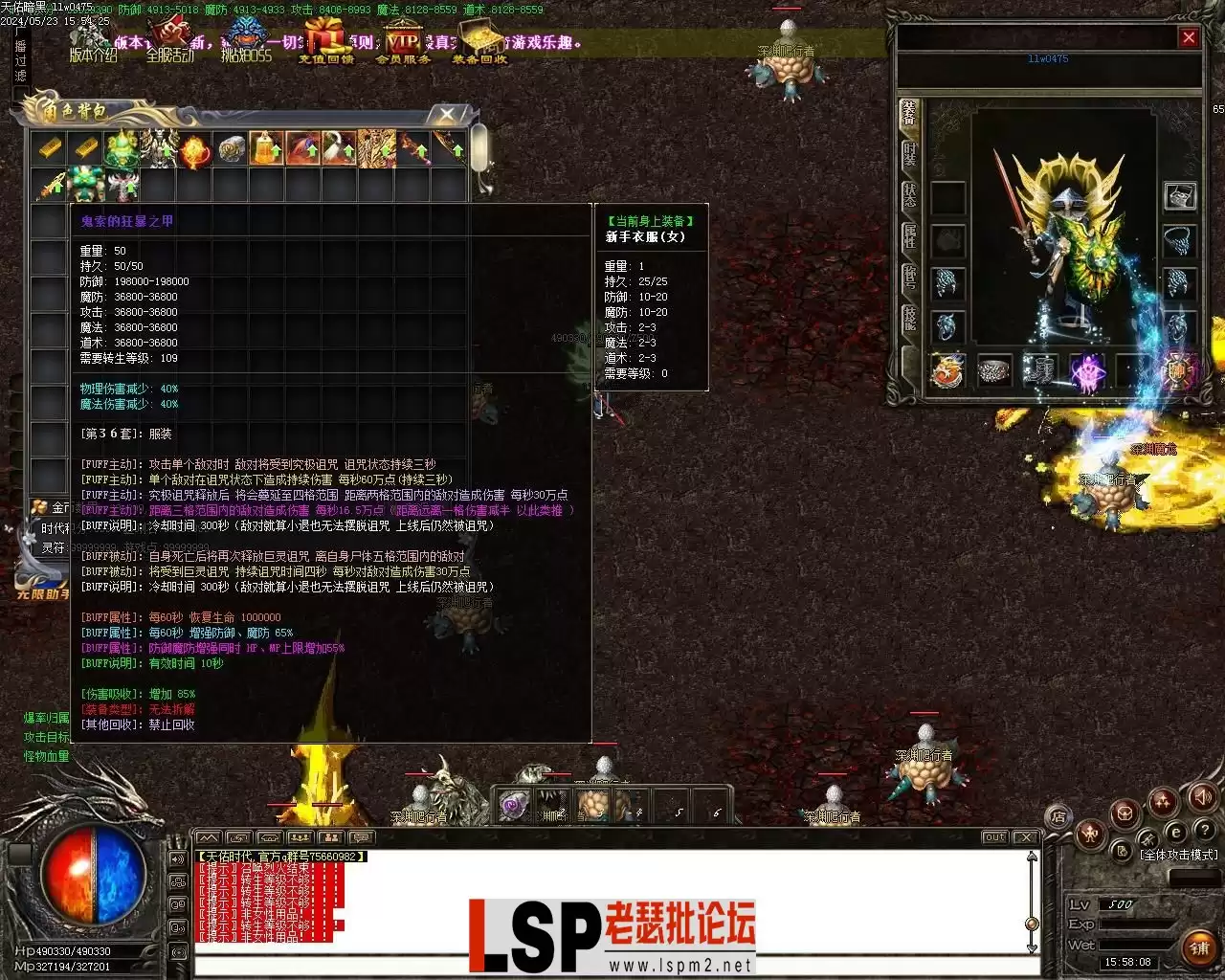The image size is (1225, 980).
Task: Open the 装备回收 treasure chest menu
Action: (x=479, y=45)
